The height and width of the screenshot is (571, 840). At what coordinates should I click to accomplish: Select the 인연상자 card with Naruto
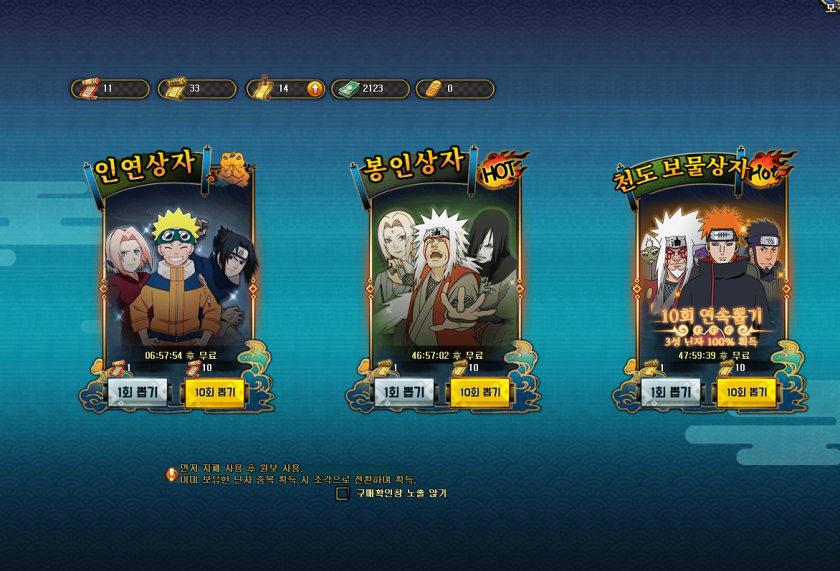pyautogui.click(x=180, y=270)
